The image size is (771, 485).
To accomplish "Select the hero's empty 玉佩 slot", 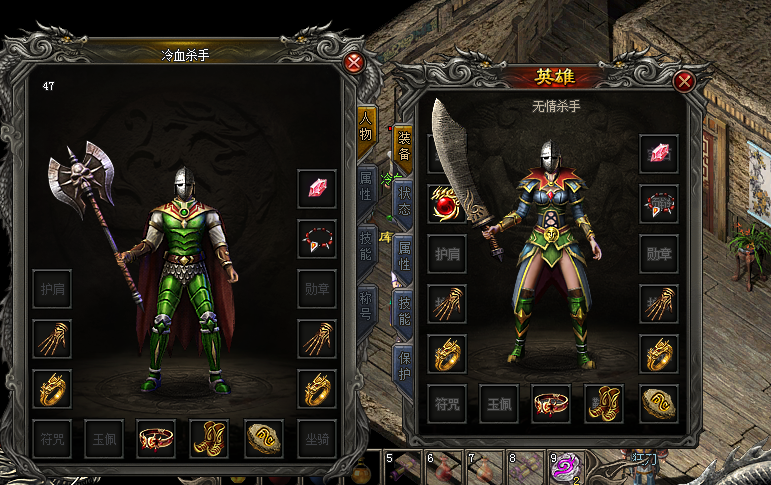I will coord(498,403).
